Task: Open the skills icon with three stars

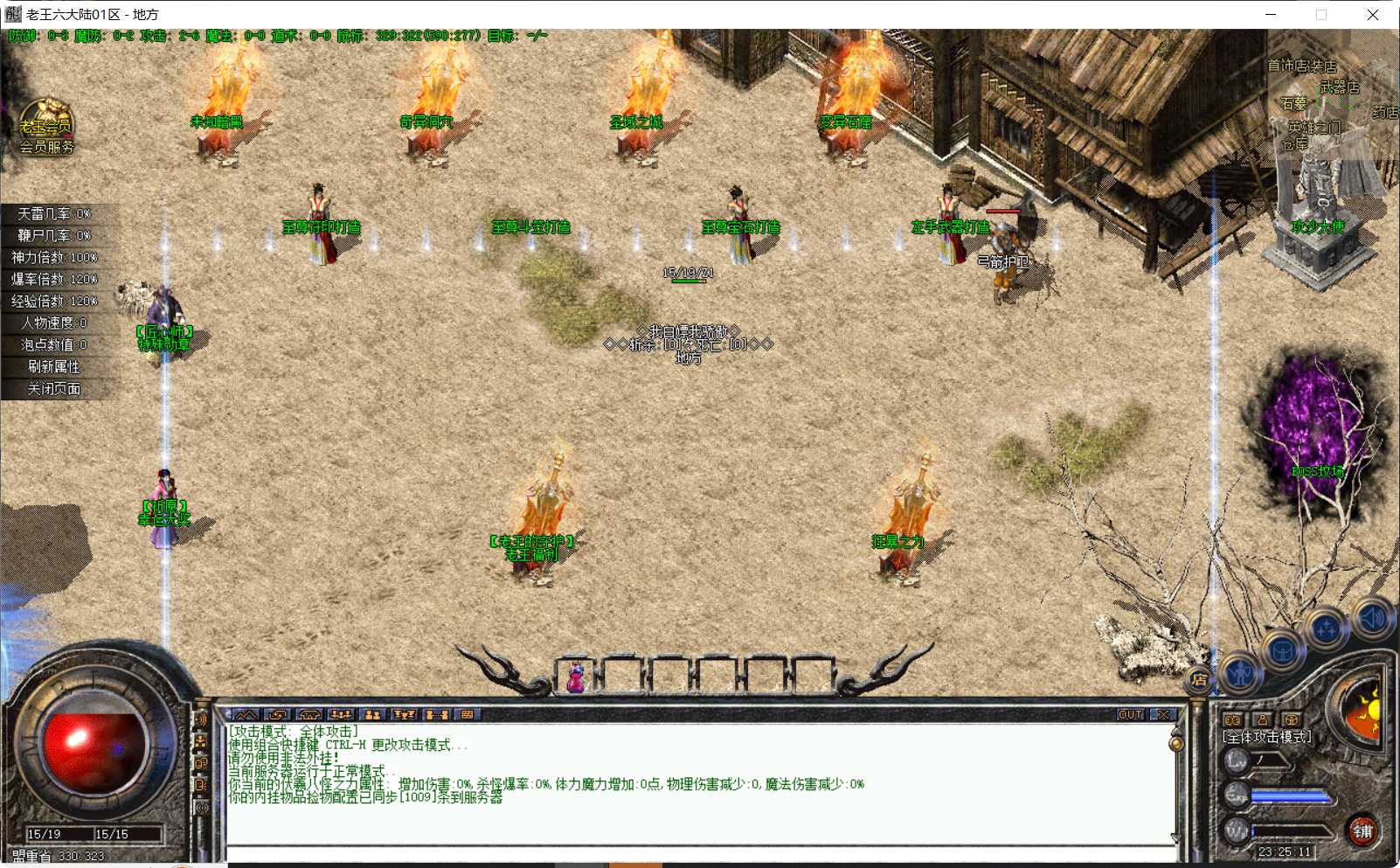Action: click(x=1327, y=628)
